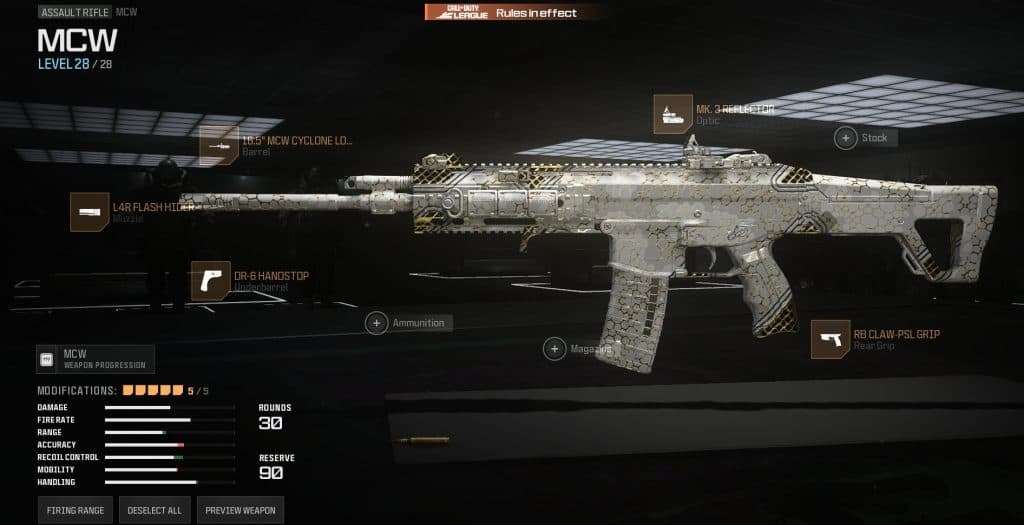Add a Magazine attachment
This screenshot has height=525, width=1024.
click(554, 348)
